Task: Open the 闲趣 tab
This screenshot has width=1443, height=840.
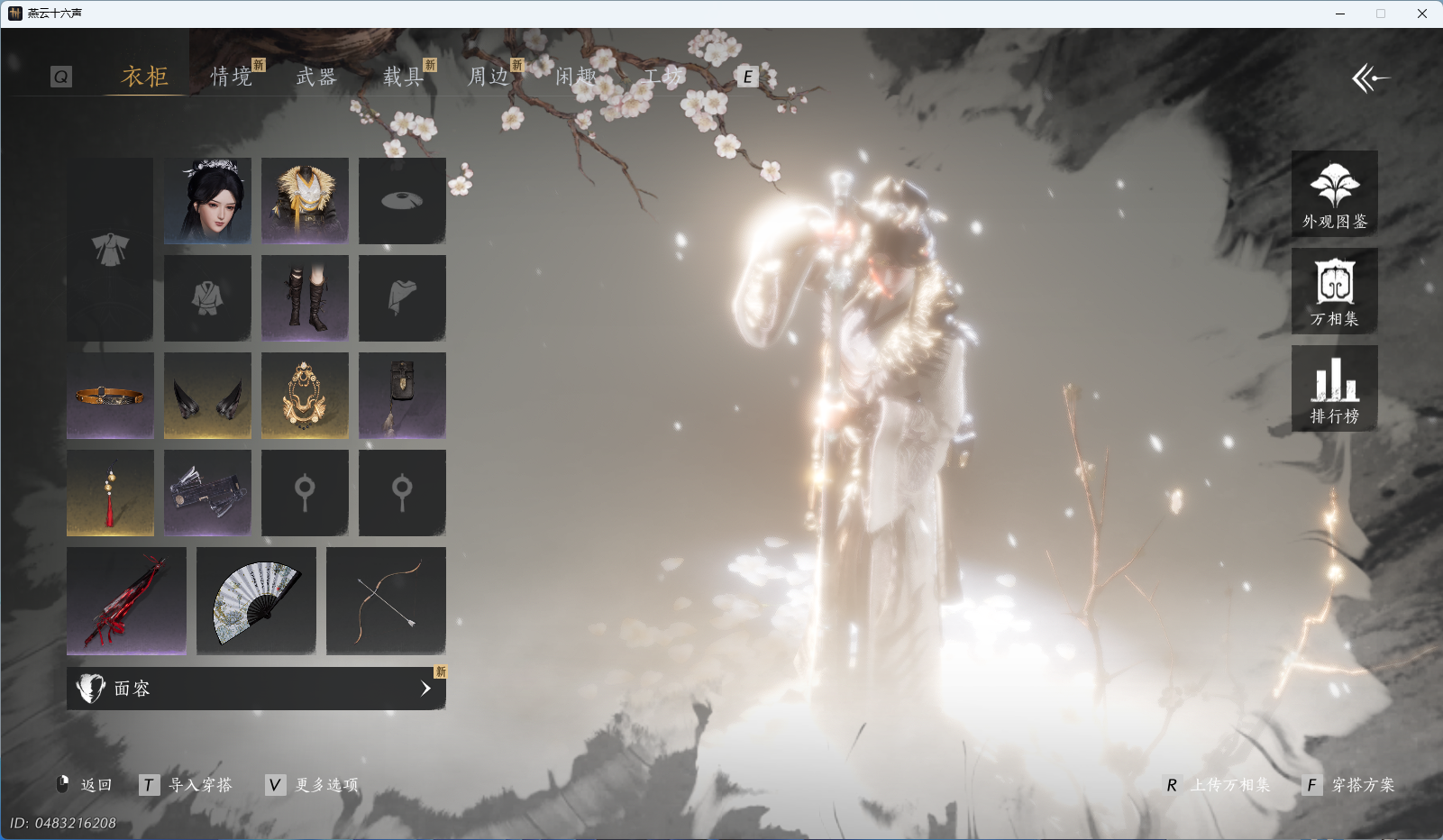Action: pos(575,77)
